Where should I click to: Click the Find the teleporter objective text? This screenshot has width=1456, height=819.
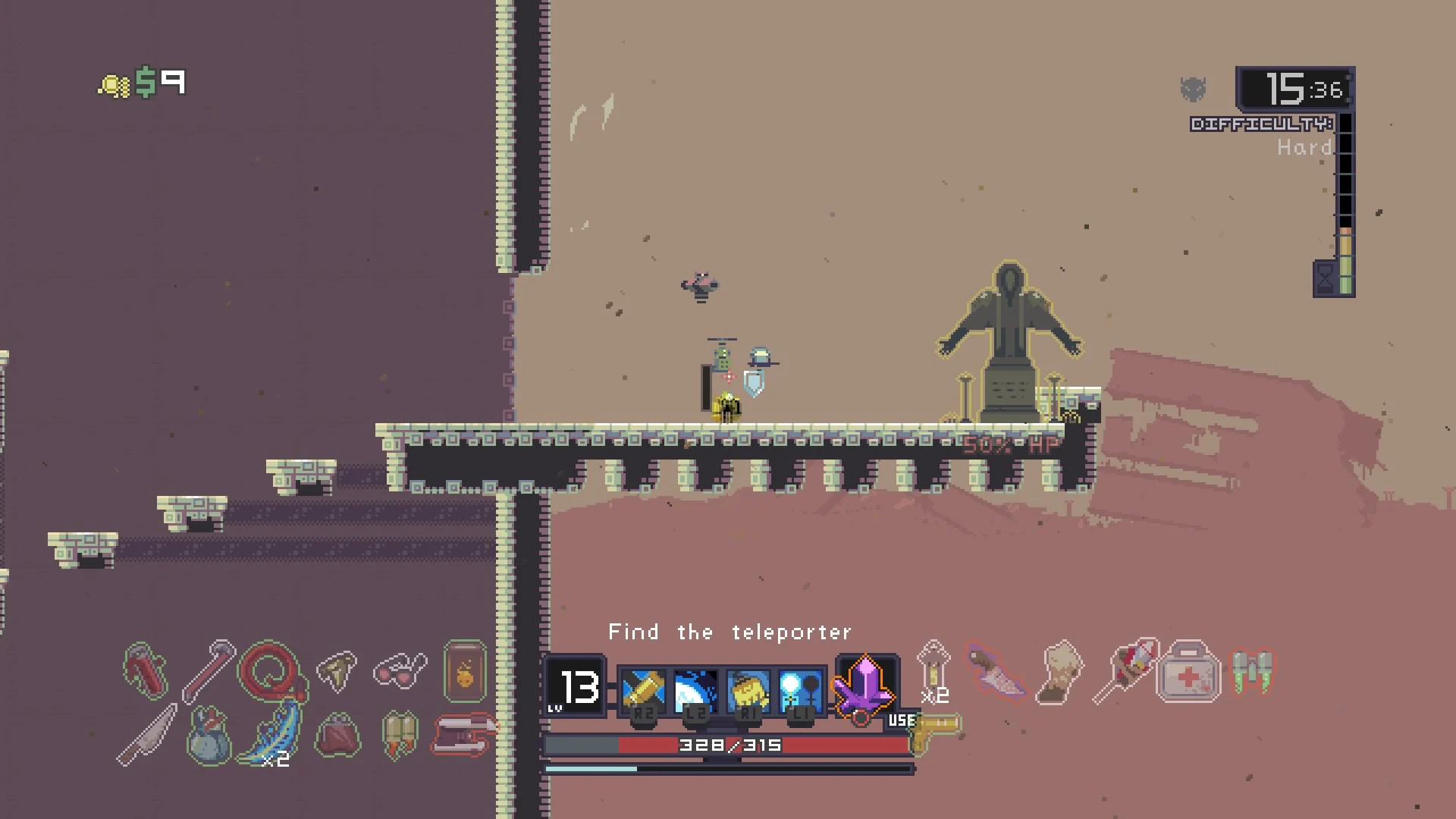[728, 632]
